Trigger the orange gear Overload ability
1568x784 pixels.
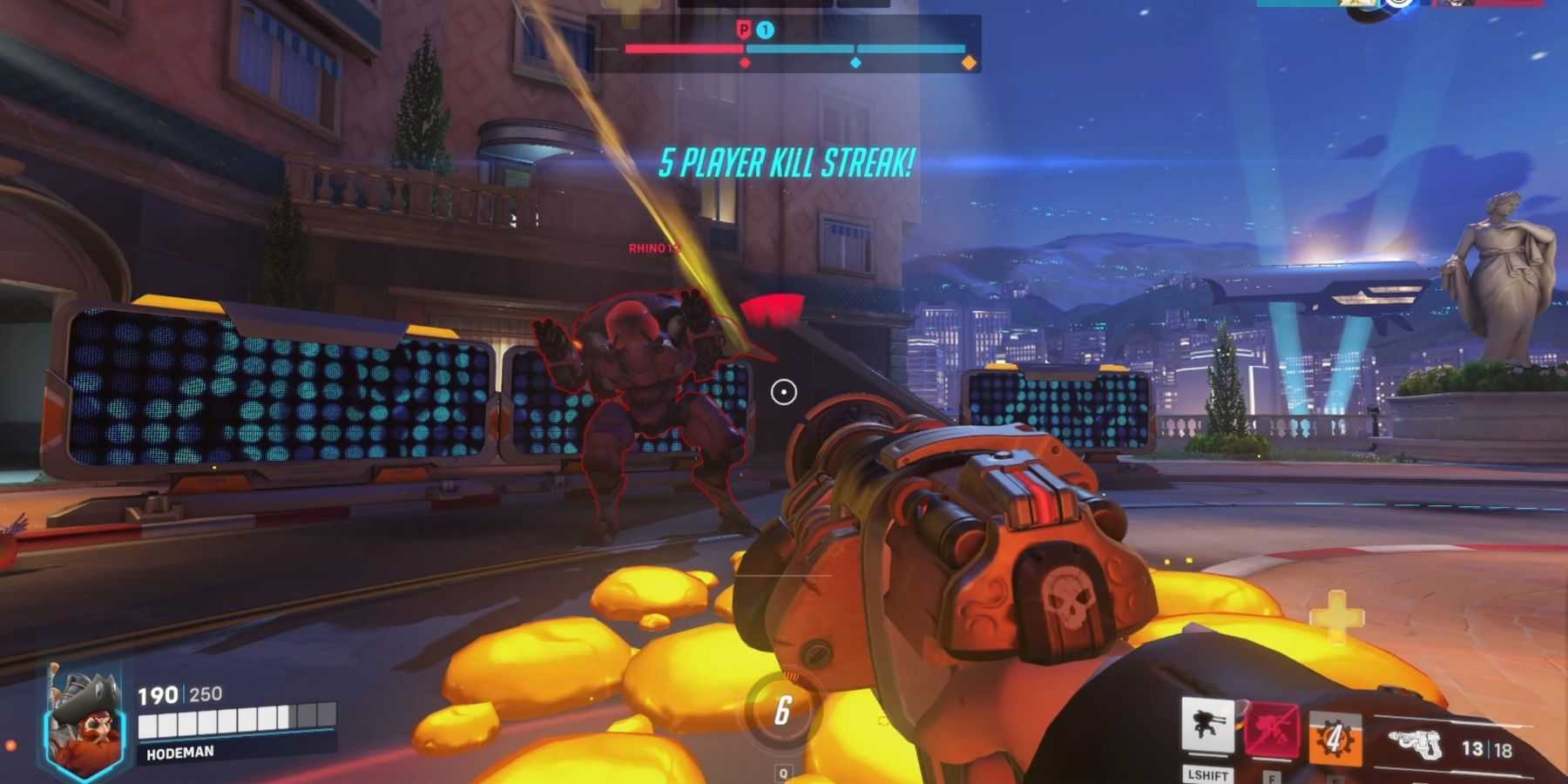point(1334,739)
